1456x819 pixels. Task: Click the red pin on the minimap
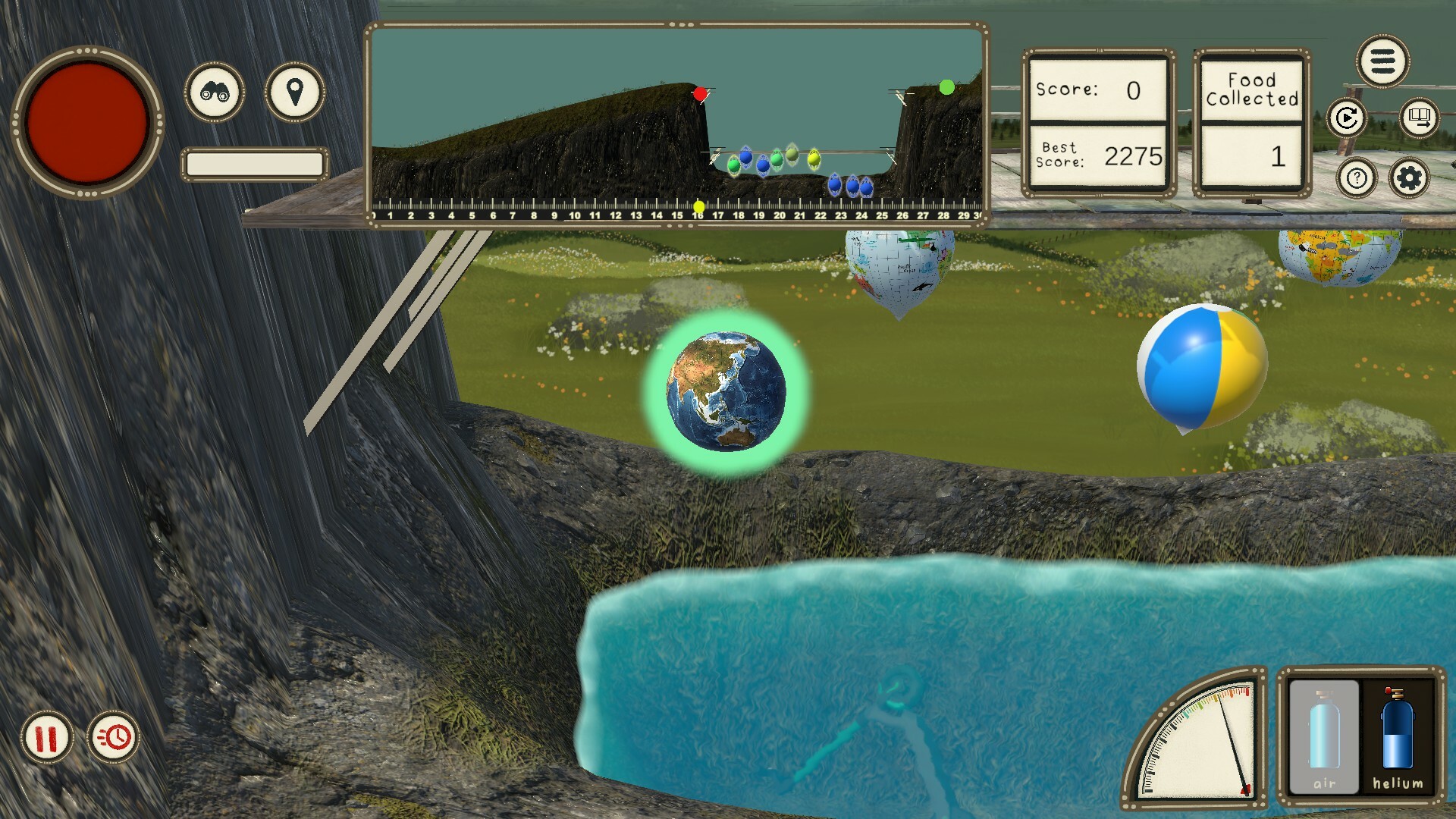[698, 93]
